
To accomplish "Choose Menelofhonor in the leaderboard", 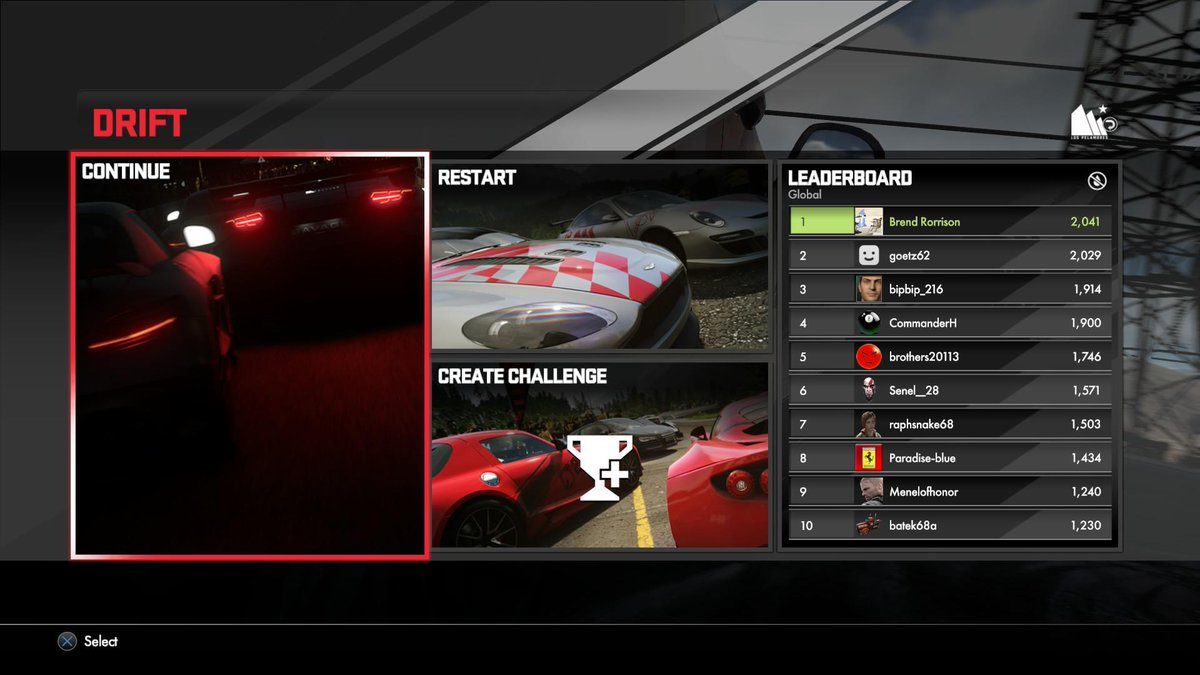I will (949, 492).
